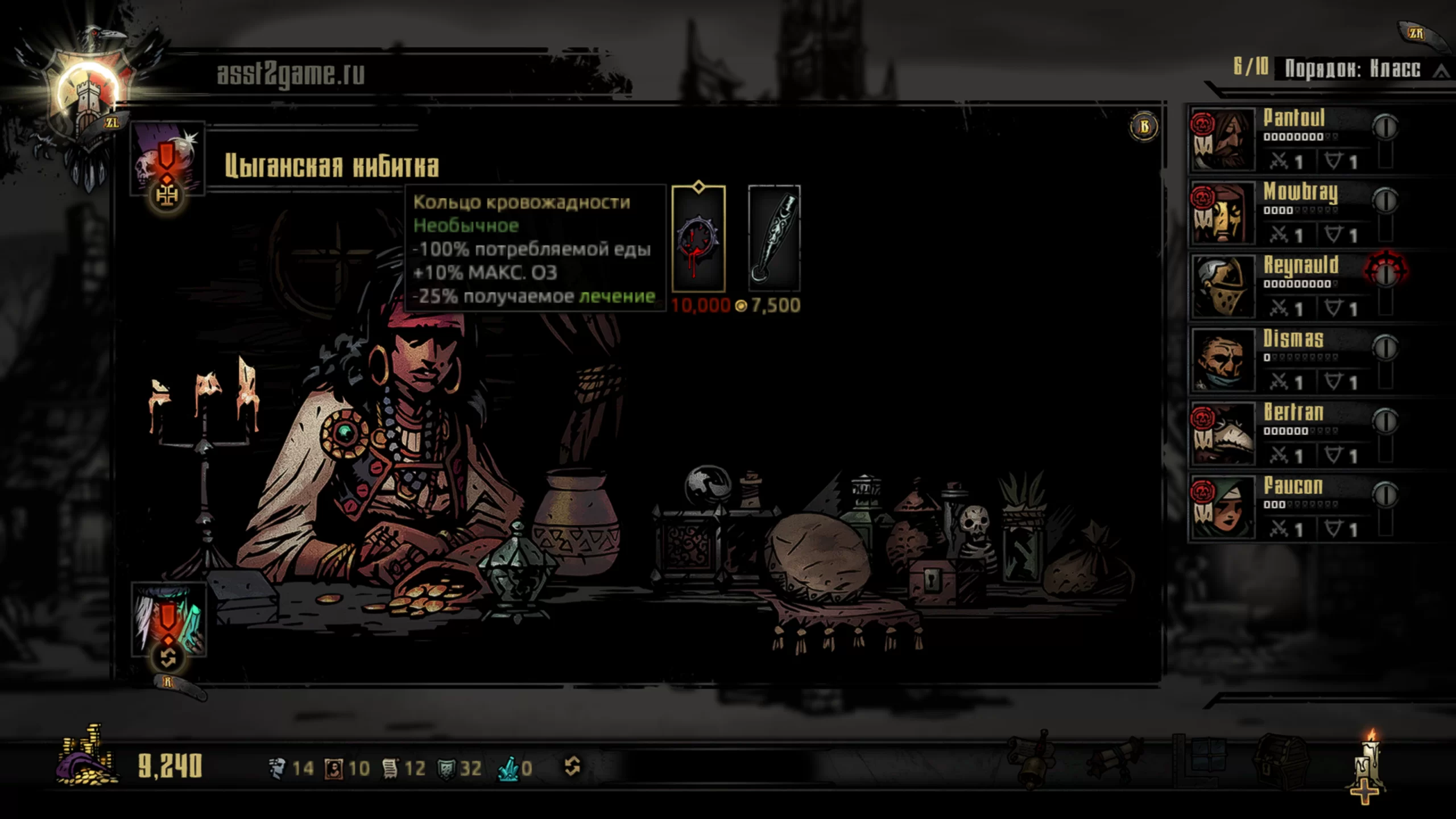Click the estate crest emblem
This screenshot has height=819, width=1456.
(x=88, y=97)
